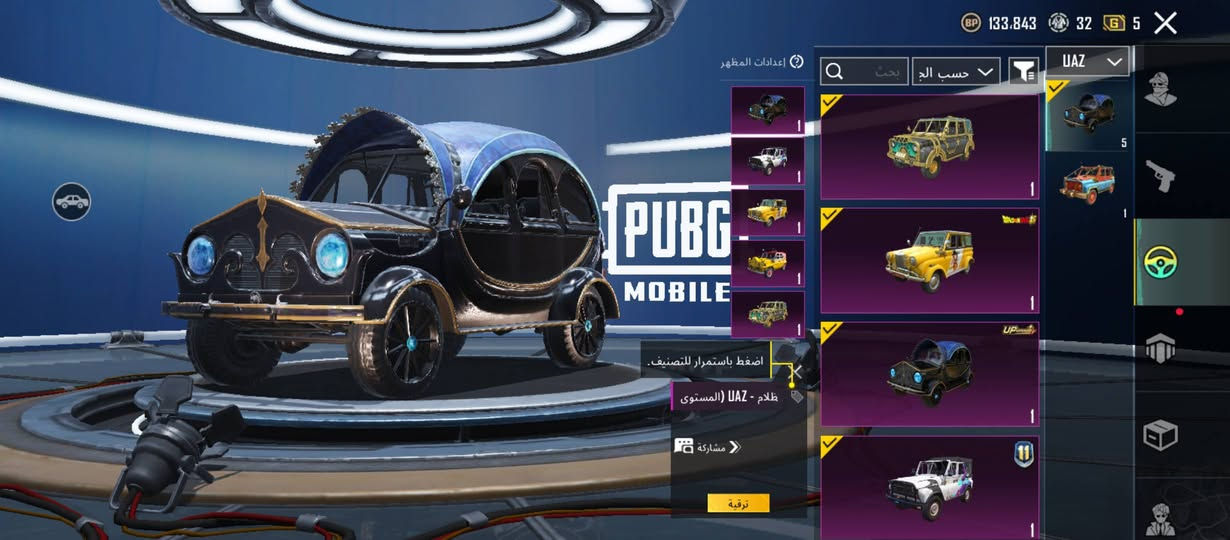Close the vehicle inventory screen

click(1165, 23)
